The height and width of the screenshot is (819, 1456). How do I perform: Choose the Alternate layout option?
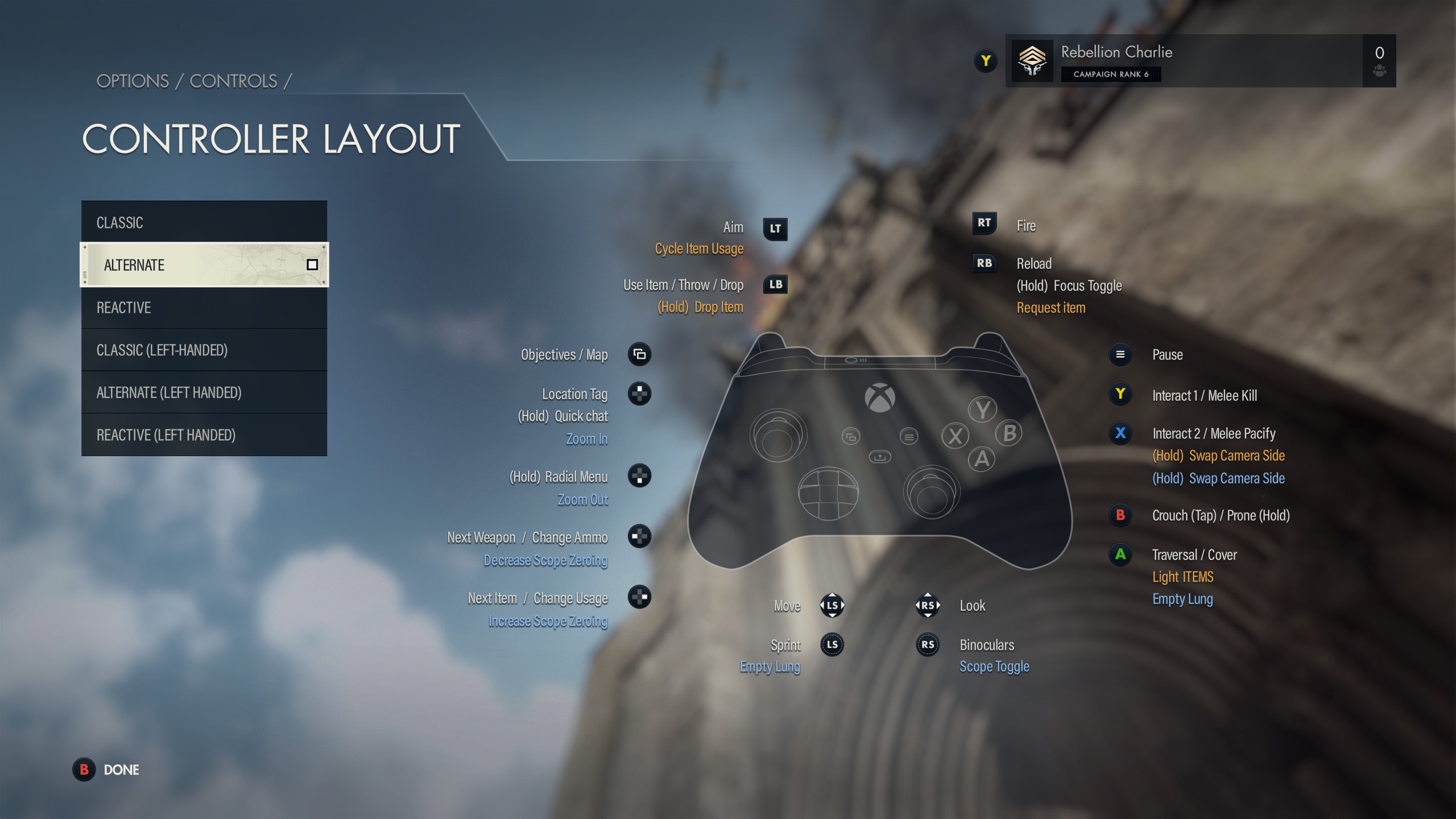204,265
